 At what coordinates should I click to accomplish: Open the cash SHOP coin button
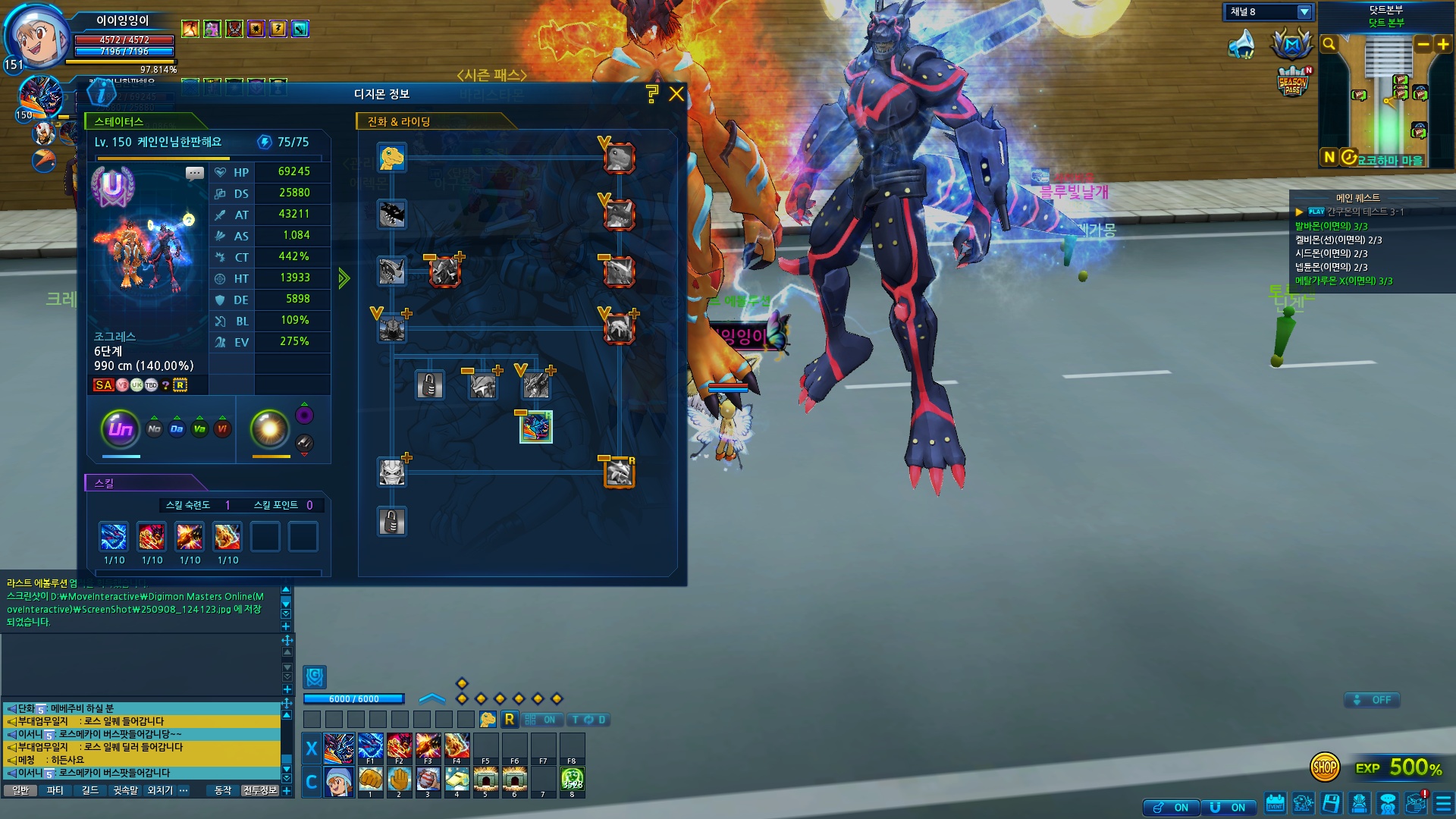tap(1324, 767)
